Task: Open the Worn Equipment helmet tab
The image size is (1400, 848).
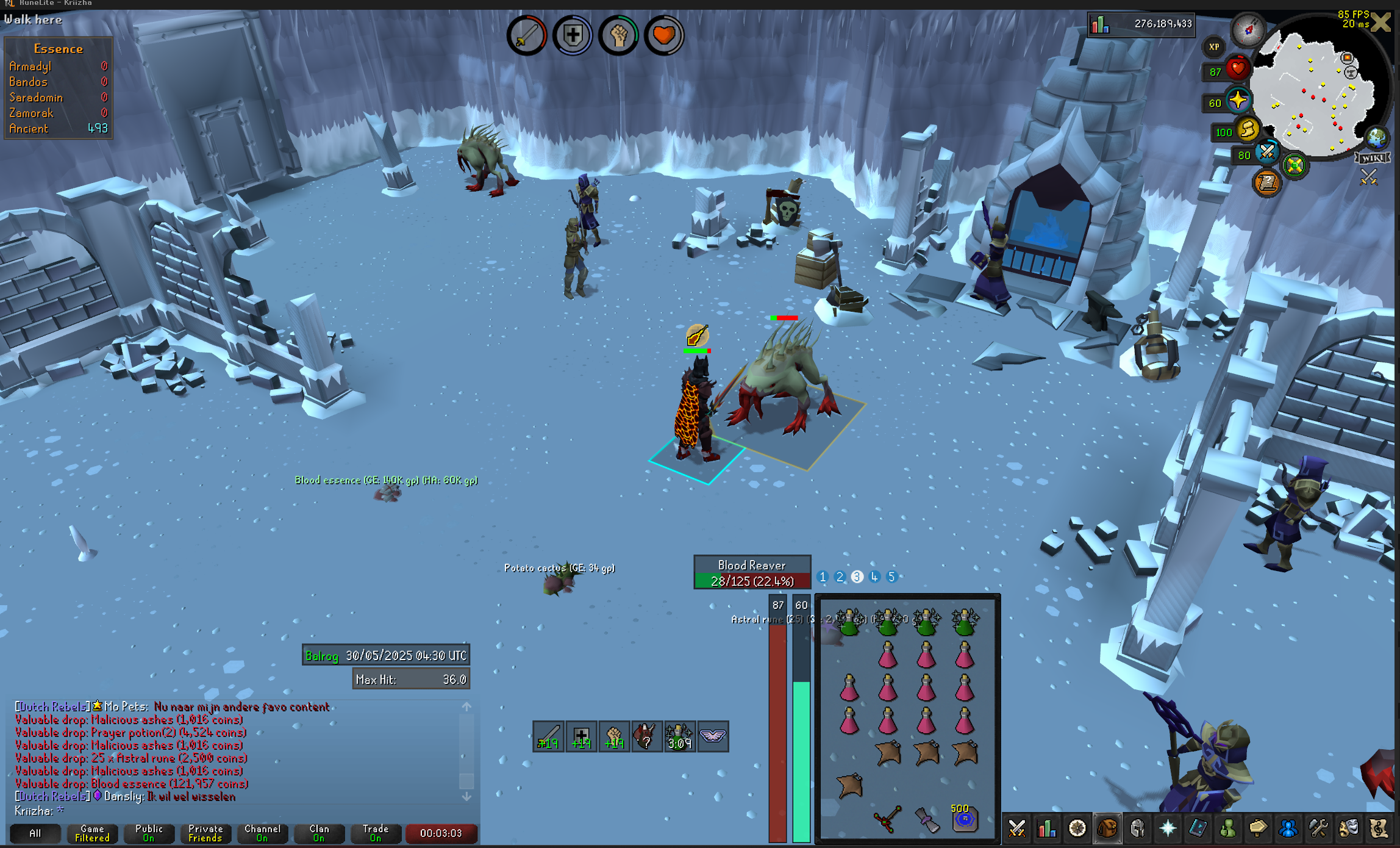Action: (x=1137, y=828)
